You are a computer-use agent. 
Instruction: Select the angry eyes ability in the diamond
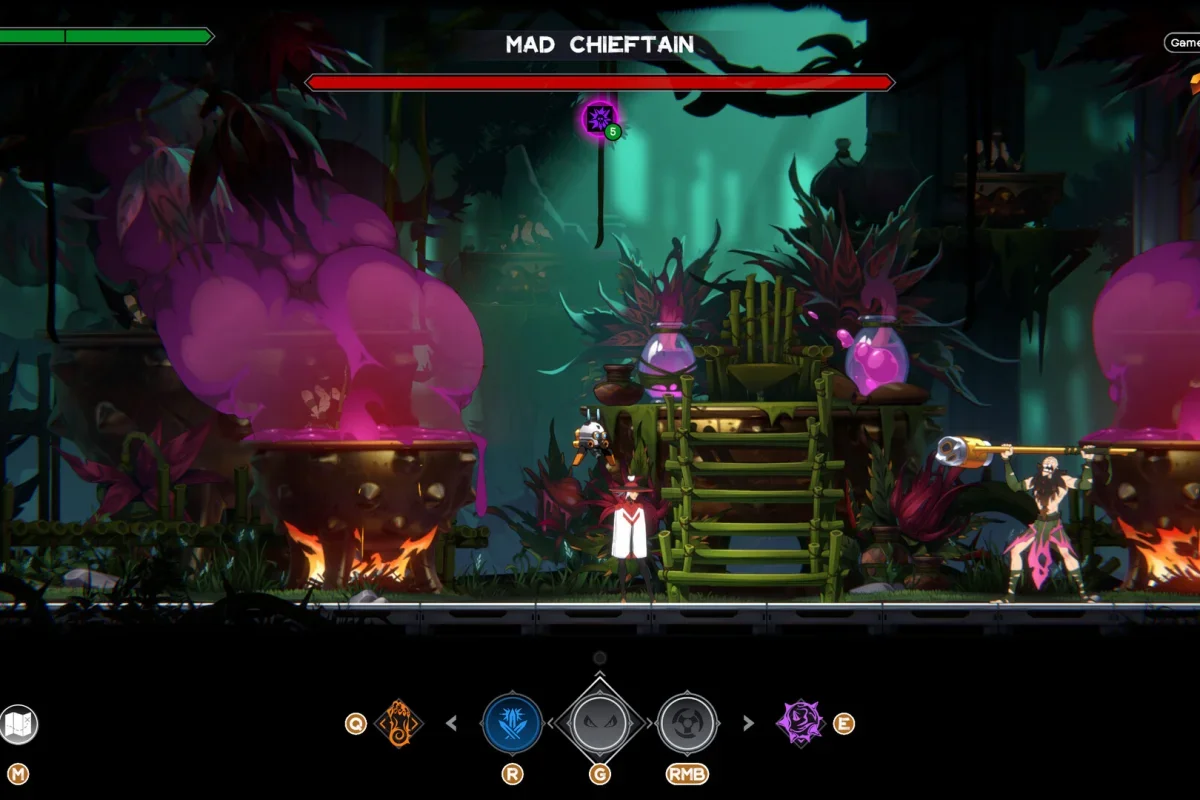click(600, 723)
